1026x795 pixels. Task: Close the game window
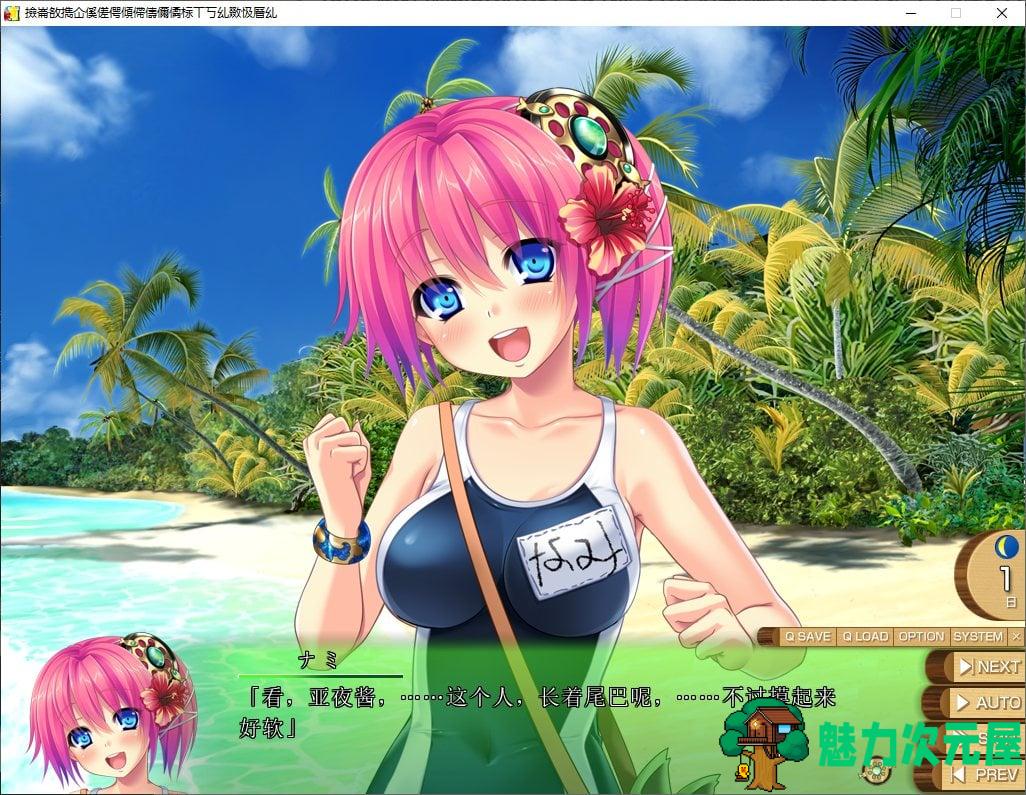(x=1002, y=13)
